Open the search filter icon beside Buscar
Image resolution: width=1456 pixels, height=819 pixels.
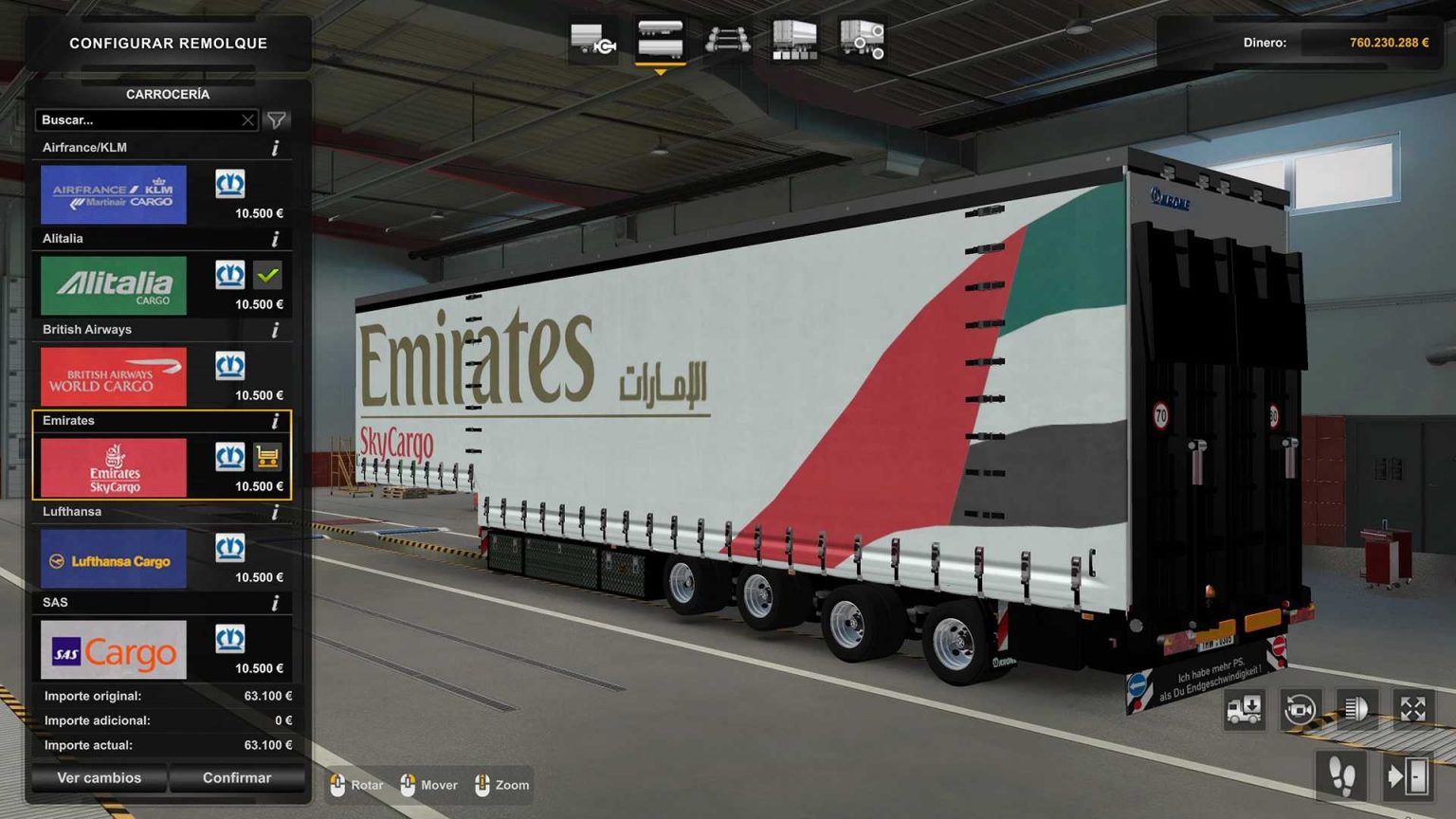(276, 120)
